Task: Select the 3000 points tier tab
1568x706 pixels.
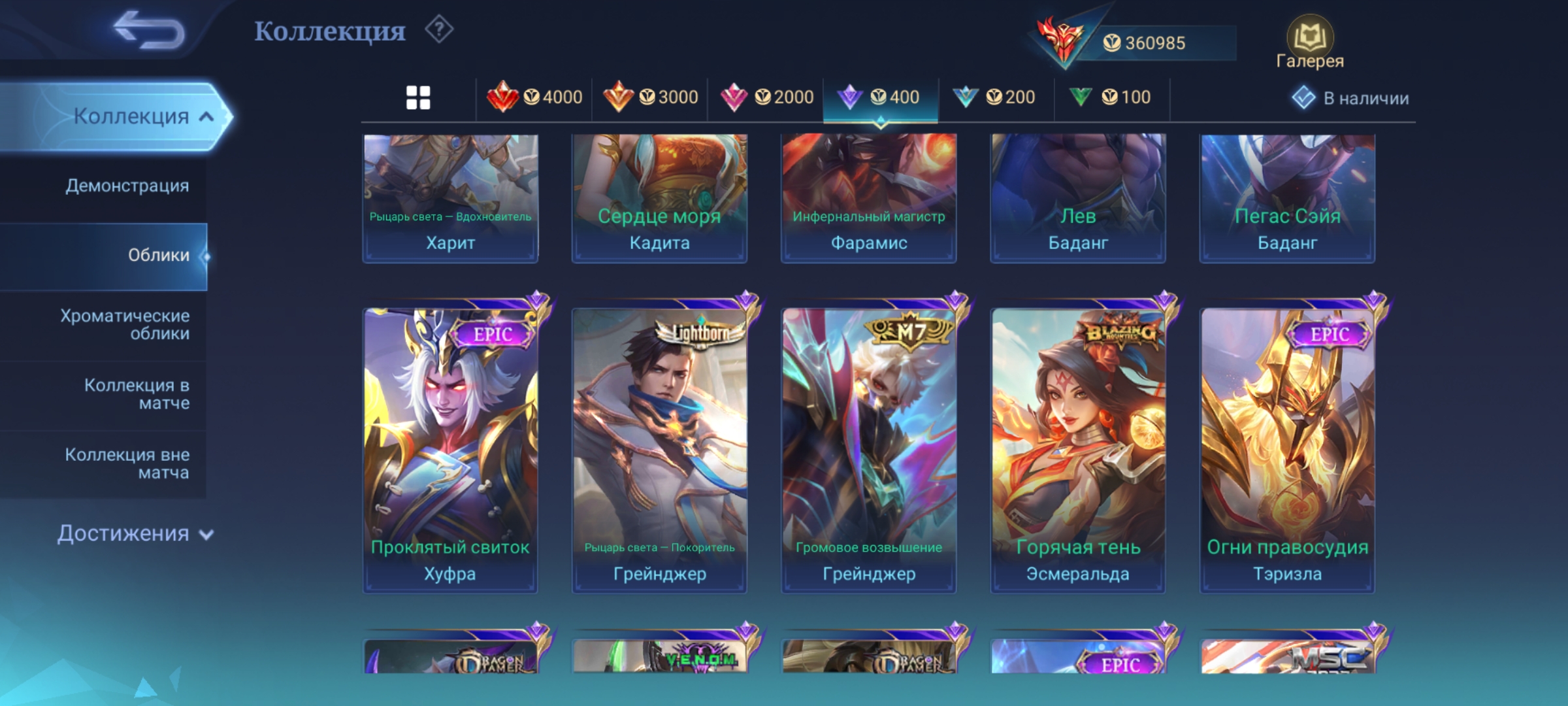Action: [650, 98]
